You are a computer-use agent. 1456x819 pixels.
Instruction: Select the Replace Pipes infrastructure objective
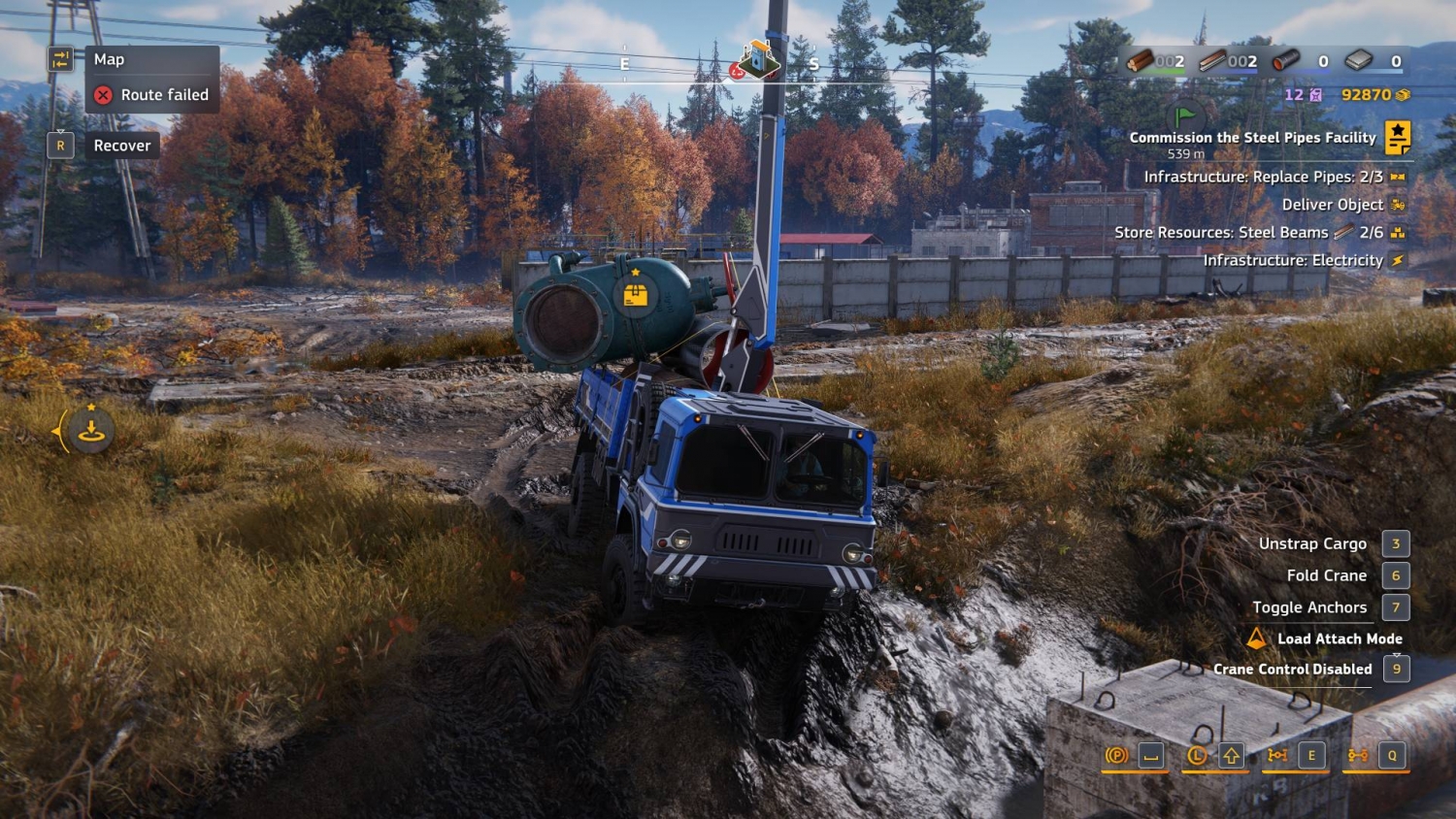pyautogui.click(x=1262, y=177)
